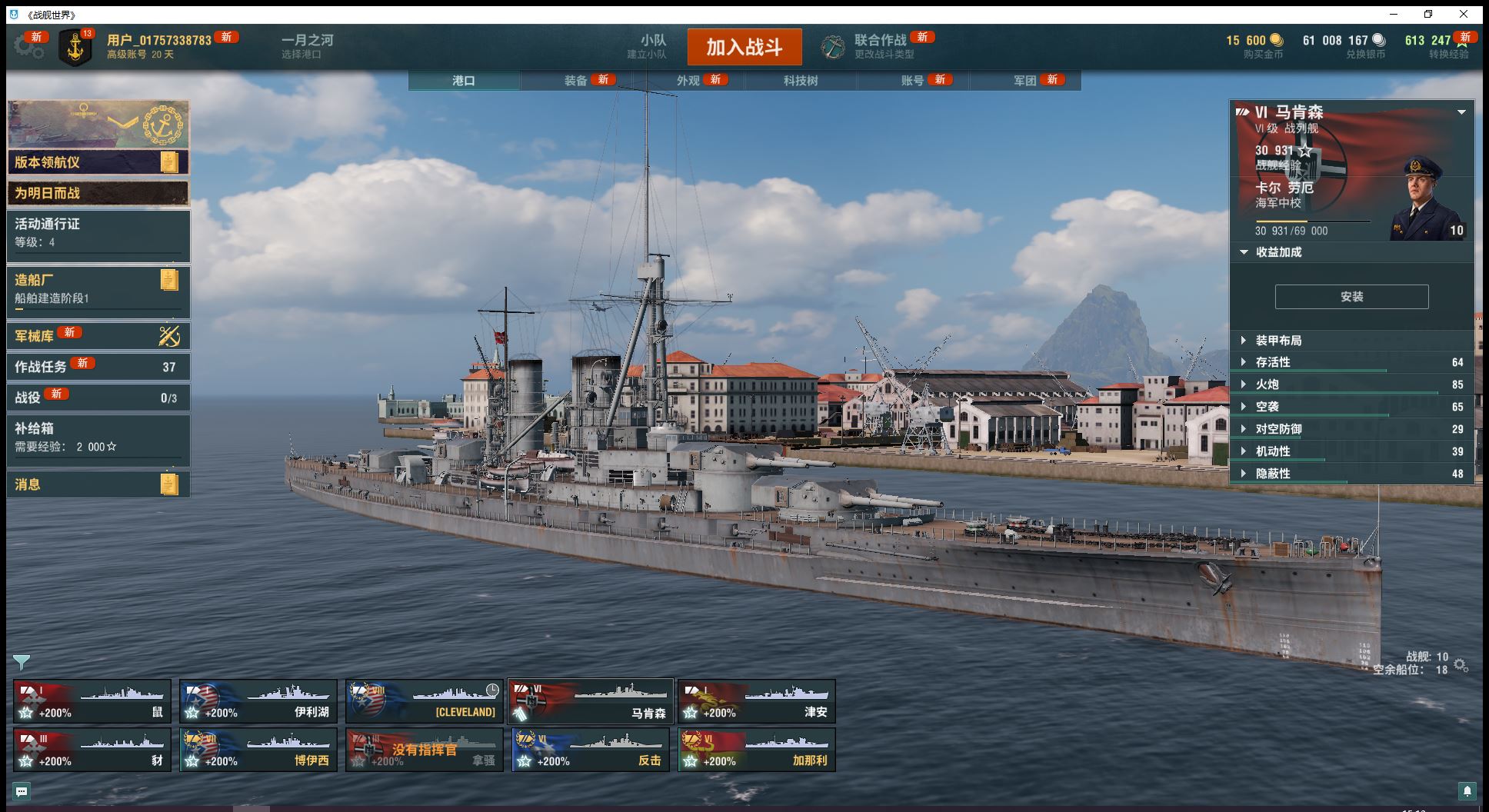Screen dimensions: 1489x812
Task: Open the 造船厂 dockyard panel
Action: [98, 289]
